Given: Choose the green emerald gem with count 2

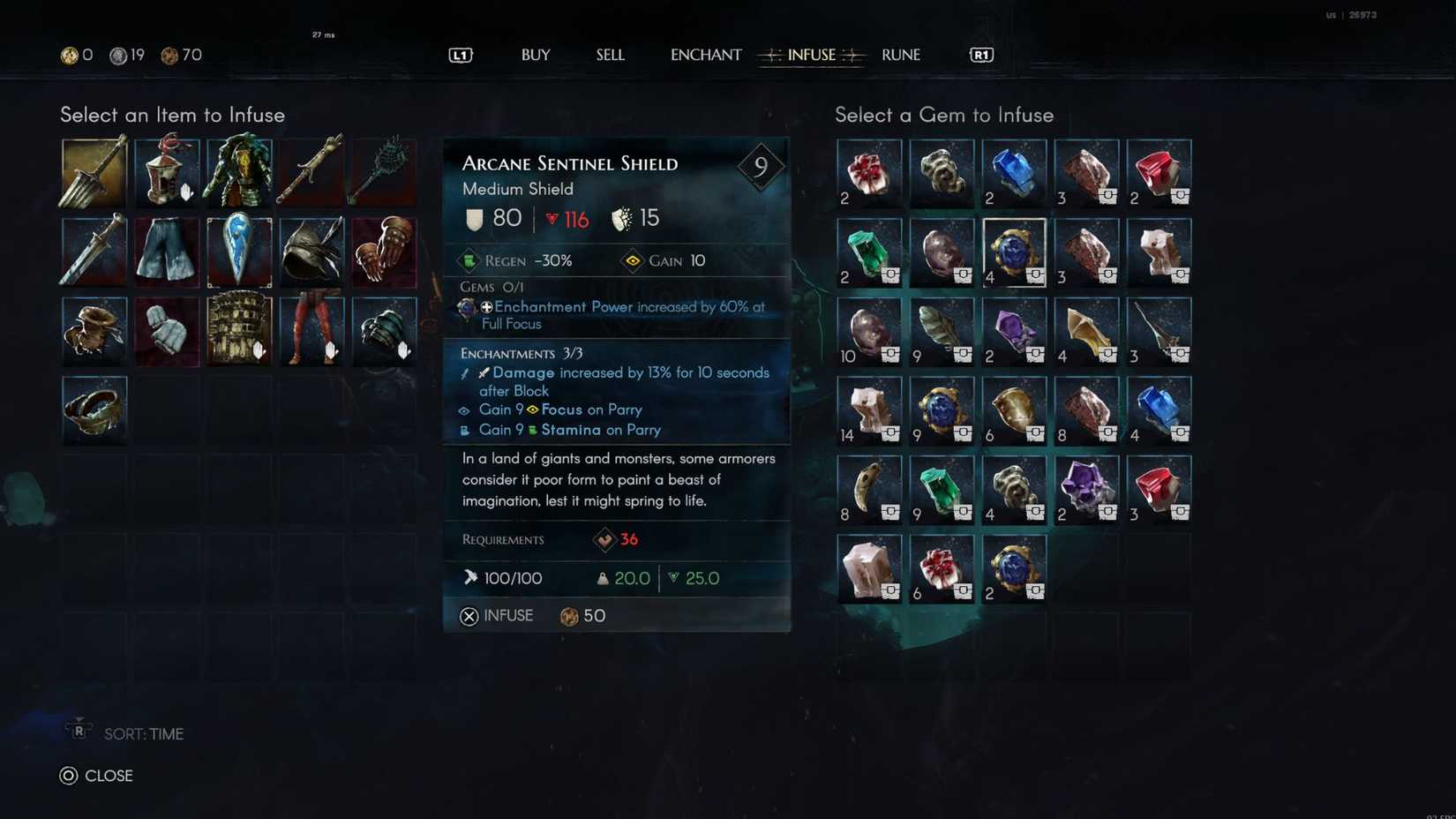Looking at the screenshot, I should [868, 252].
